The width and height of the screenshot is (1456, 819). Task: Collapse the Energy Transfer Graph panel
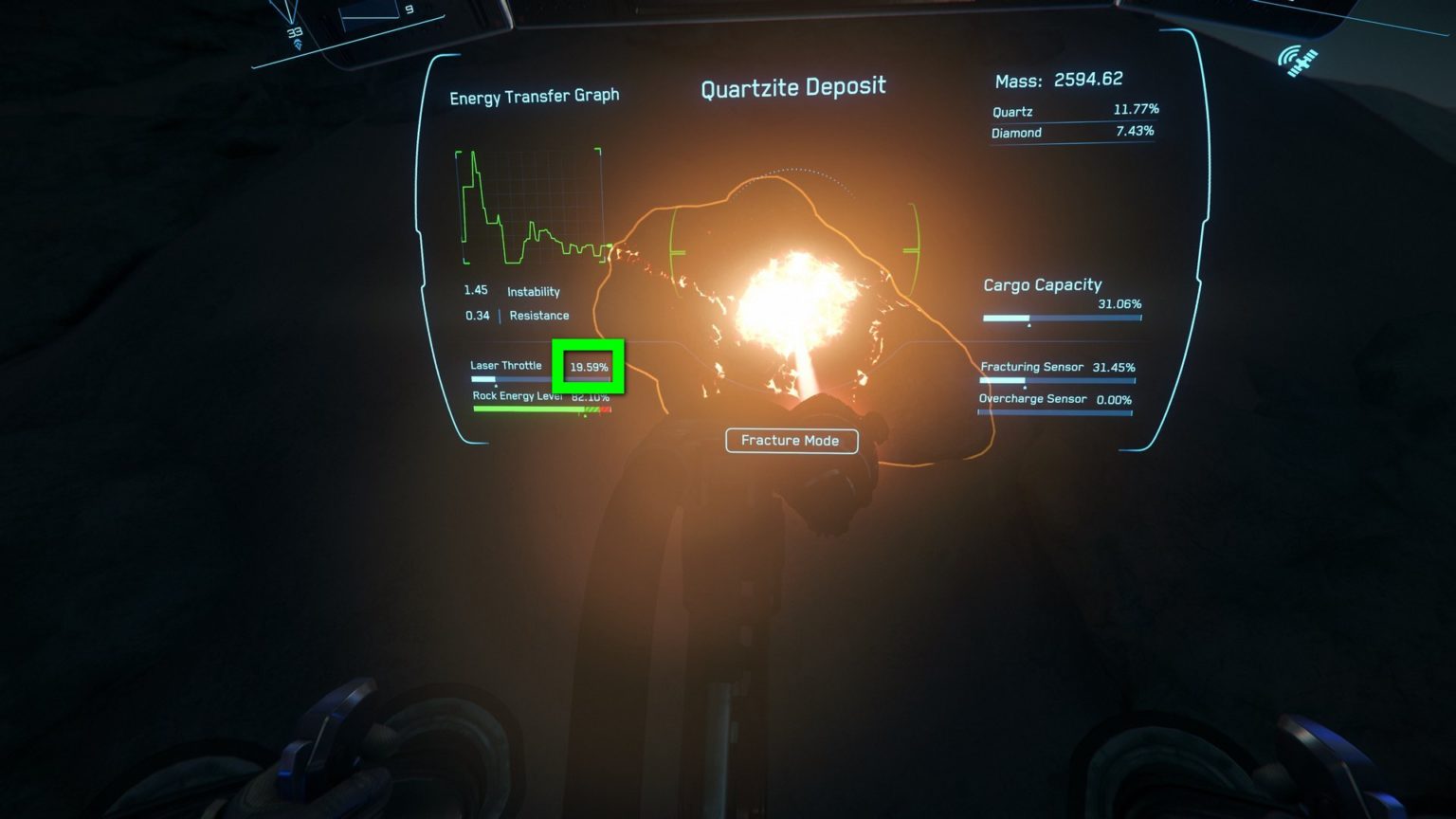click(534, 95)
